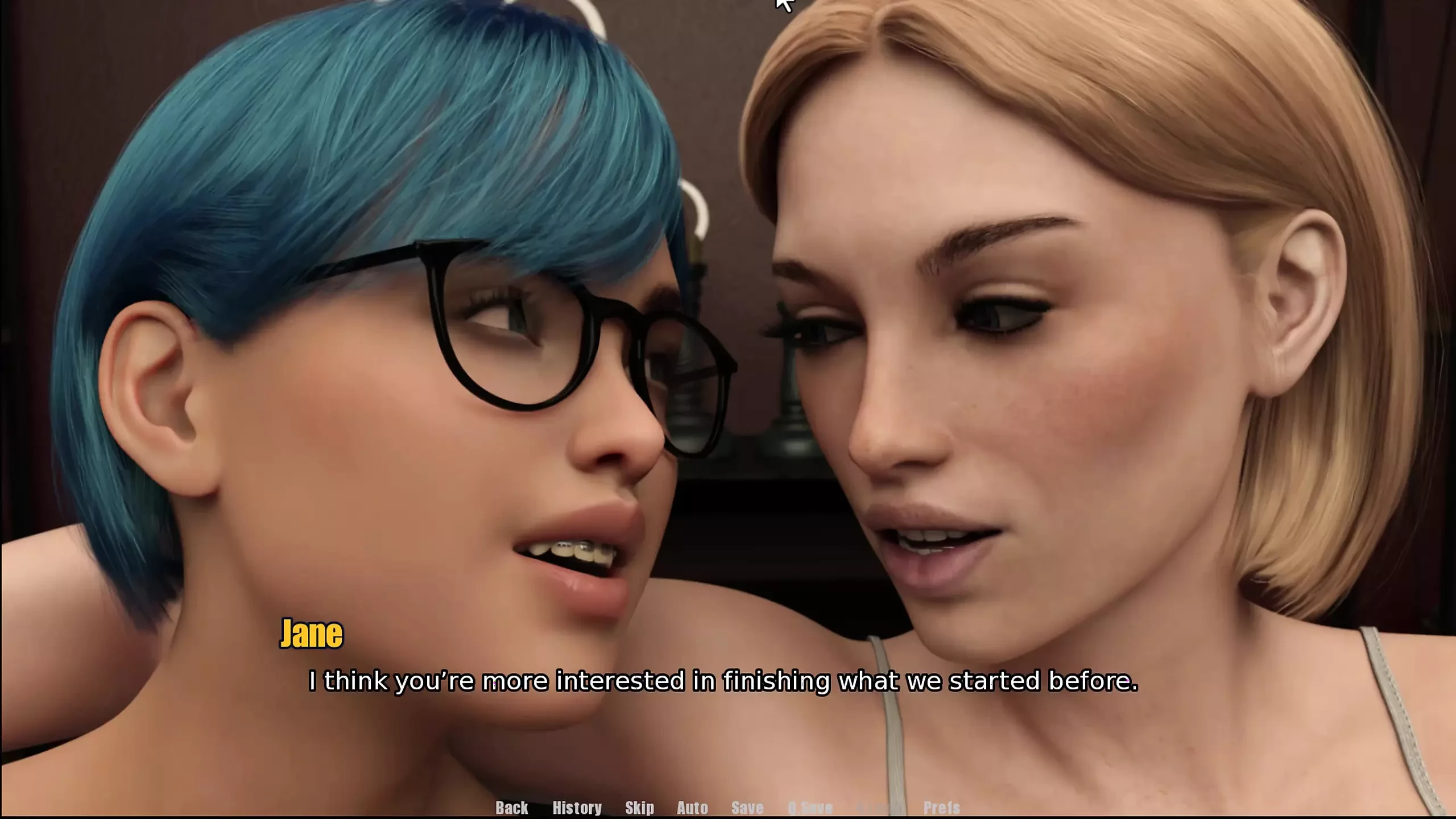
Task: Open the Prefs settings menu
Action: [x=941, y=807]
